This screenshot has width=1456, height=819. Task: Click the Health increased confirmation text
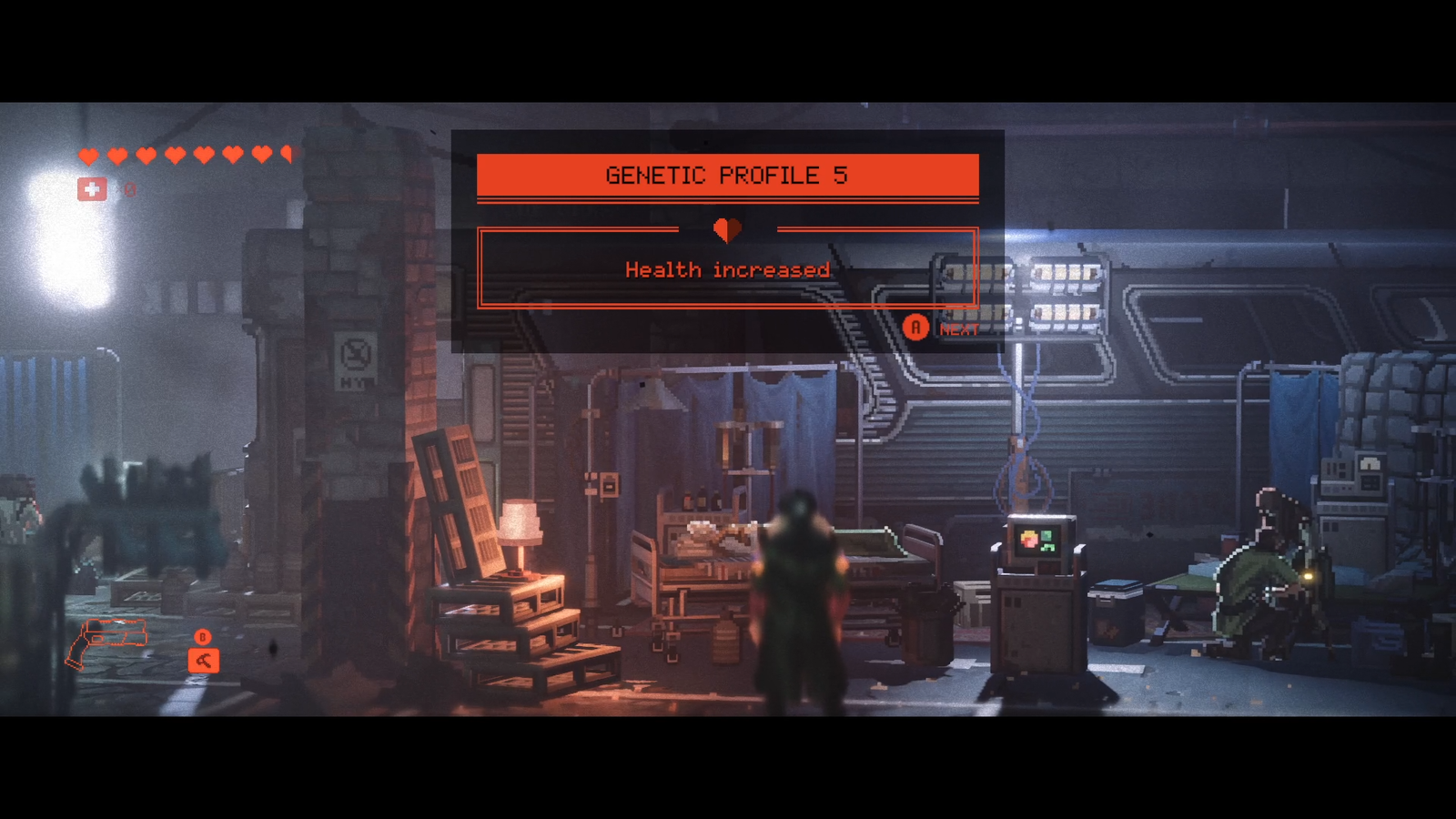[x=727, y=269]
